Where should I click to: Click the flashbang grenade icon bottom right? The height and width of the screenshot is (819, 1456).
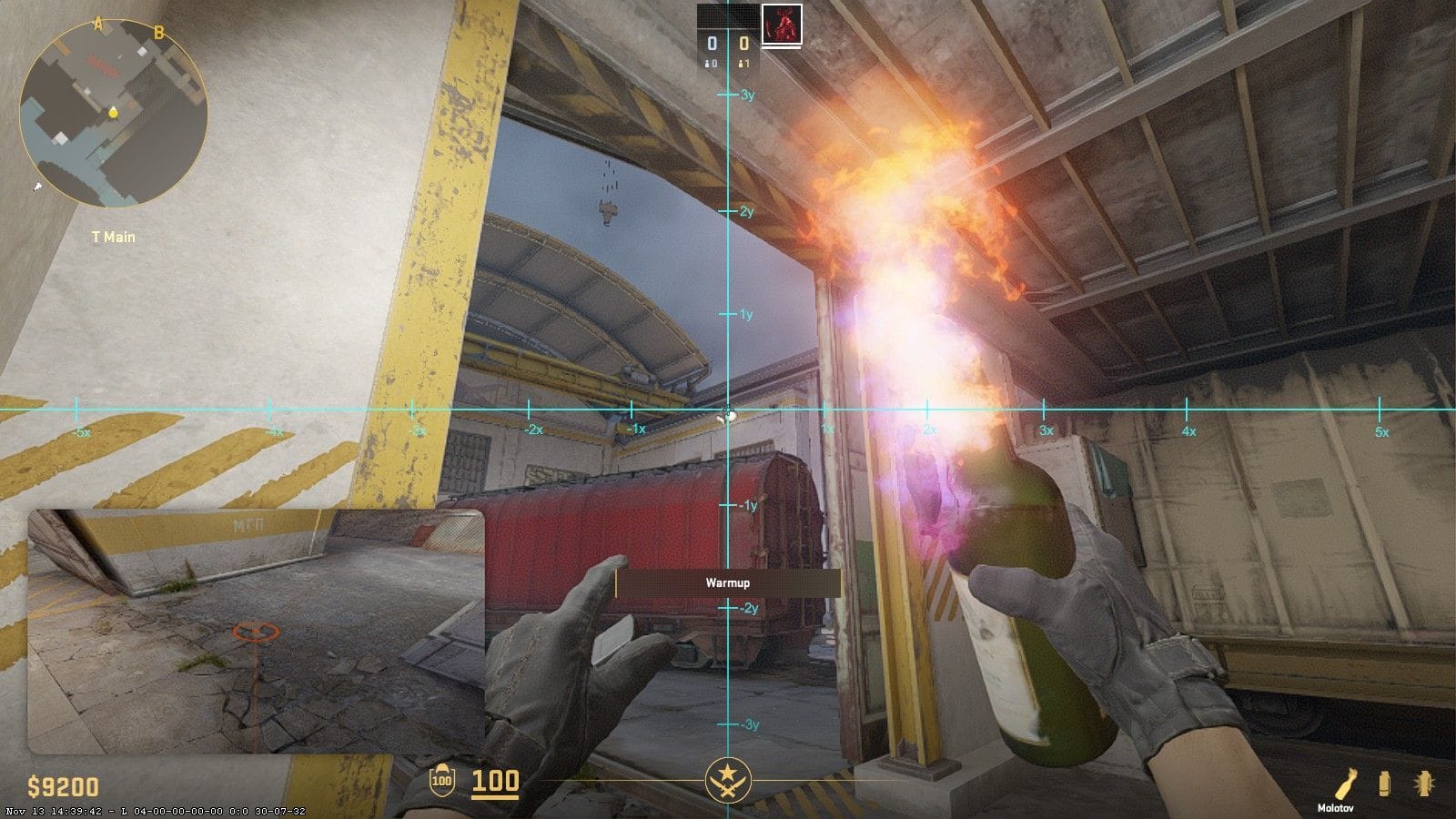coord(1422,784)
